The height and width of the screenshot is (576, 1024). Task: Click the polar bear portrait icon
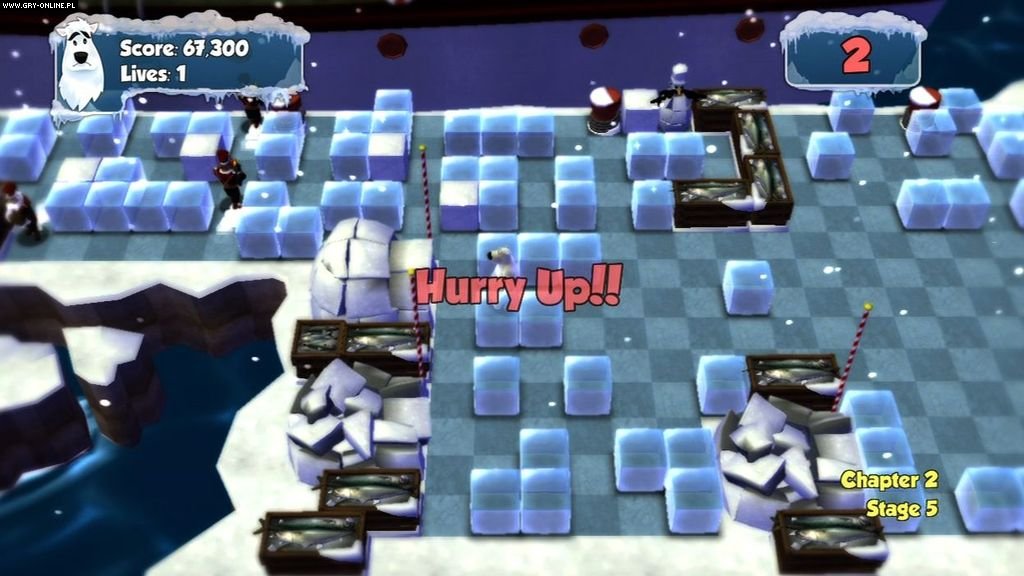[x=80, y=66]
